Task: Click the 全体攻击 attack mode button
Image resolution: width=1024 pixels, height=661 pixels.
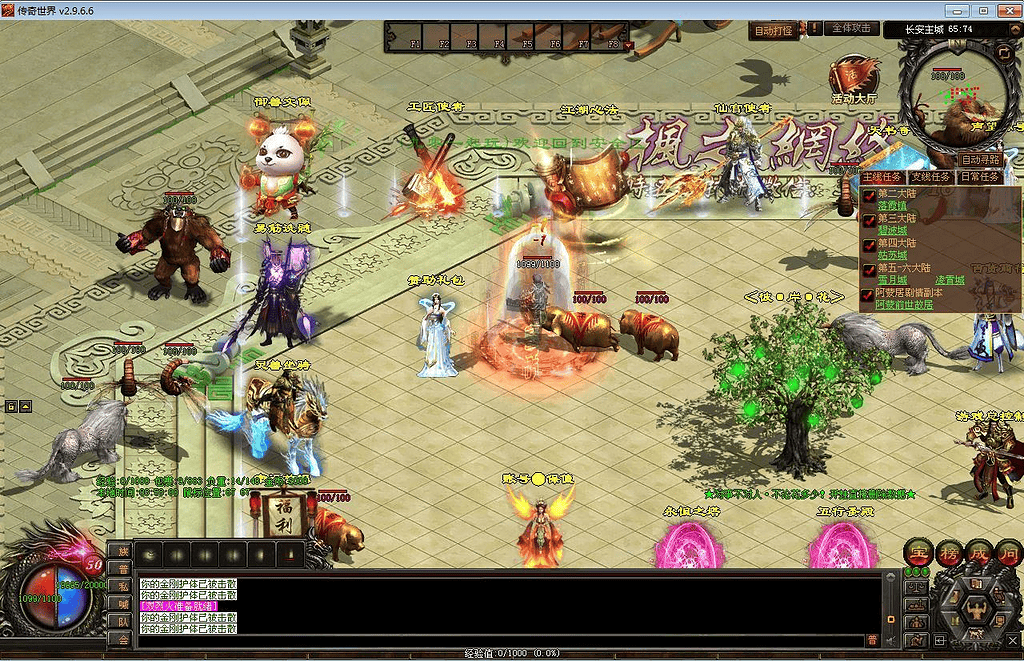Action: point(852,29)
